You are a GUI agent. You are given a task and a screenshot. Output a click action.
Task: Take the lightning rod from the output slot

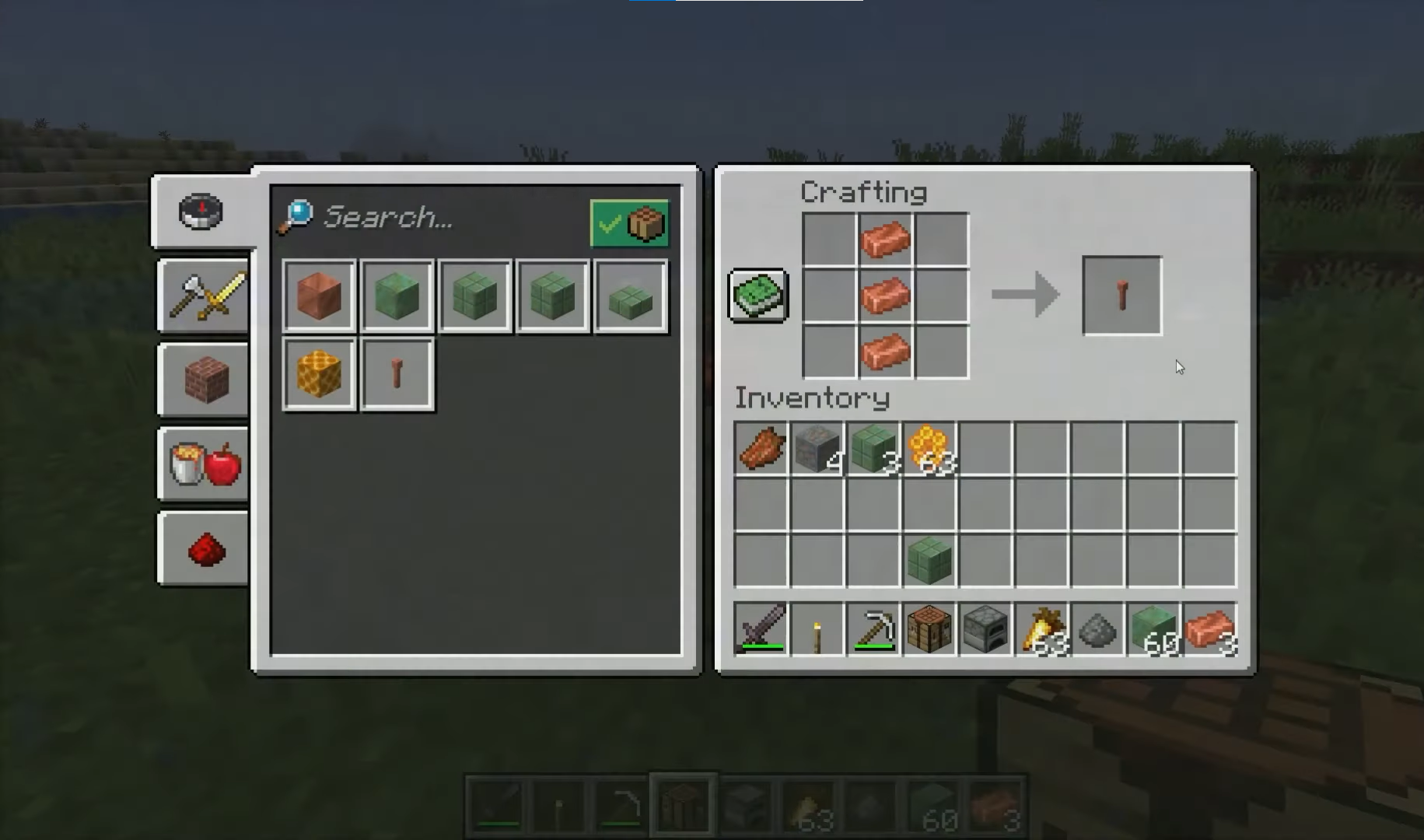pos(1121,296)
